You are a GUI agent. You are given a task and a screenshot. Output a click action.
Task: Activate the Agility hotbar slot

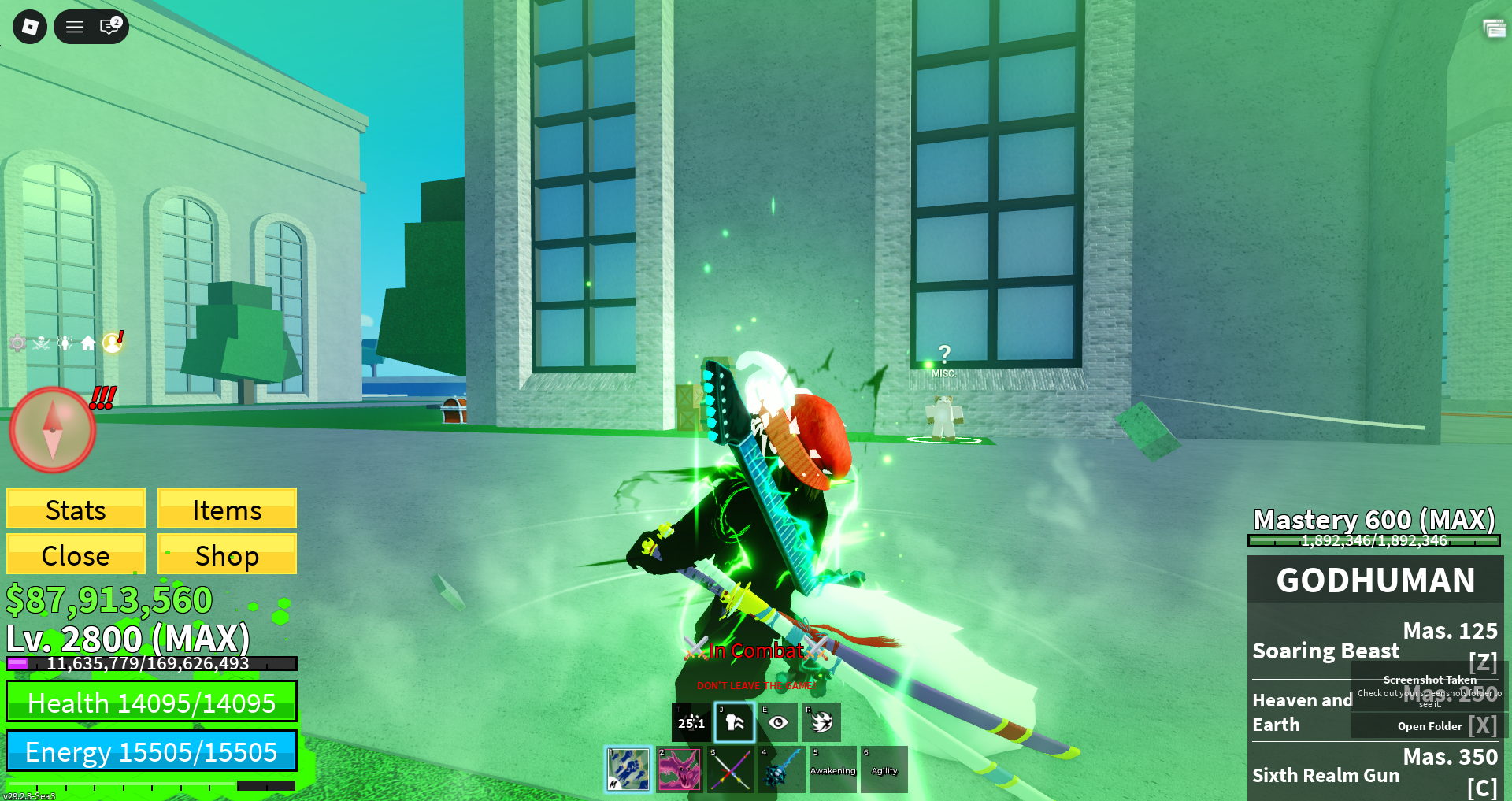(x=884, y=769)
